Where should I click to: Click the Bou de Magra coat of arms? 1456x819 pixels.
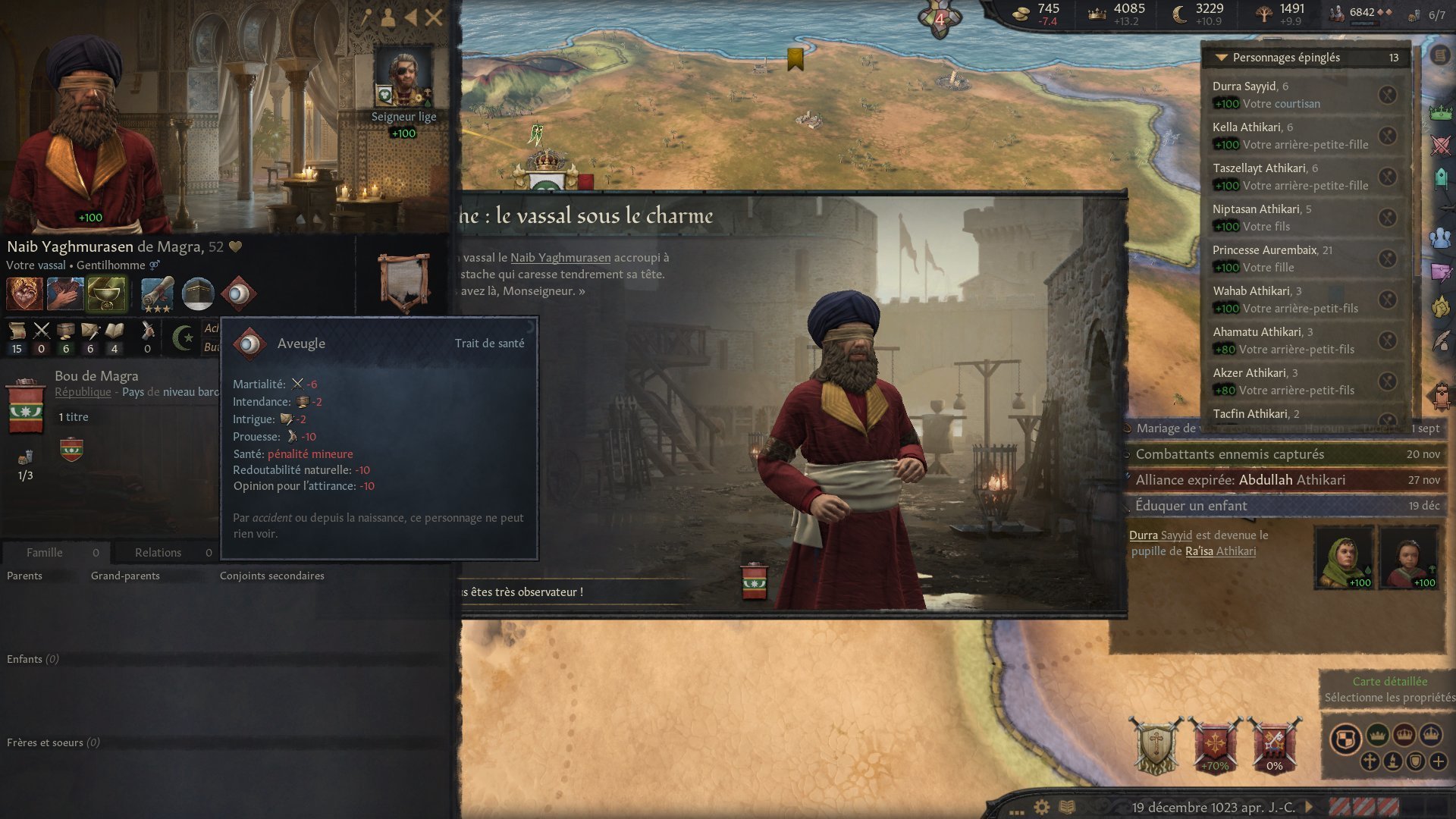point(26,406)
